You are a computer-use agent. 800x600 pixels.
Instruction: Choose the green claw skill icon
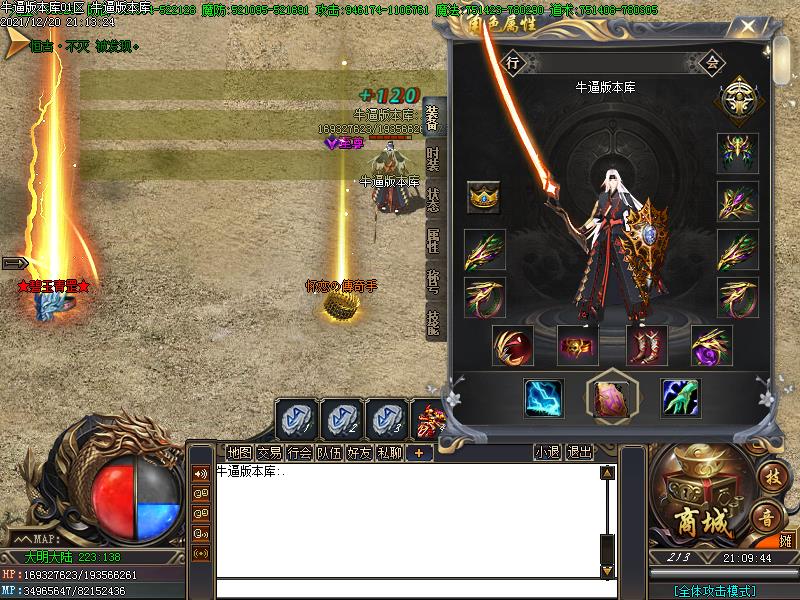tap(680, 398)
